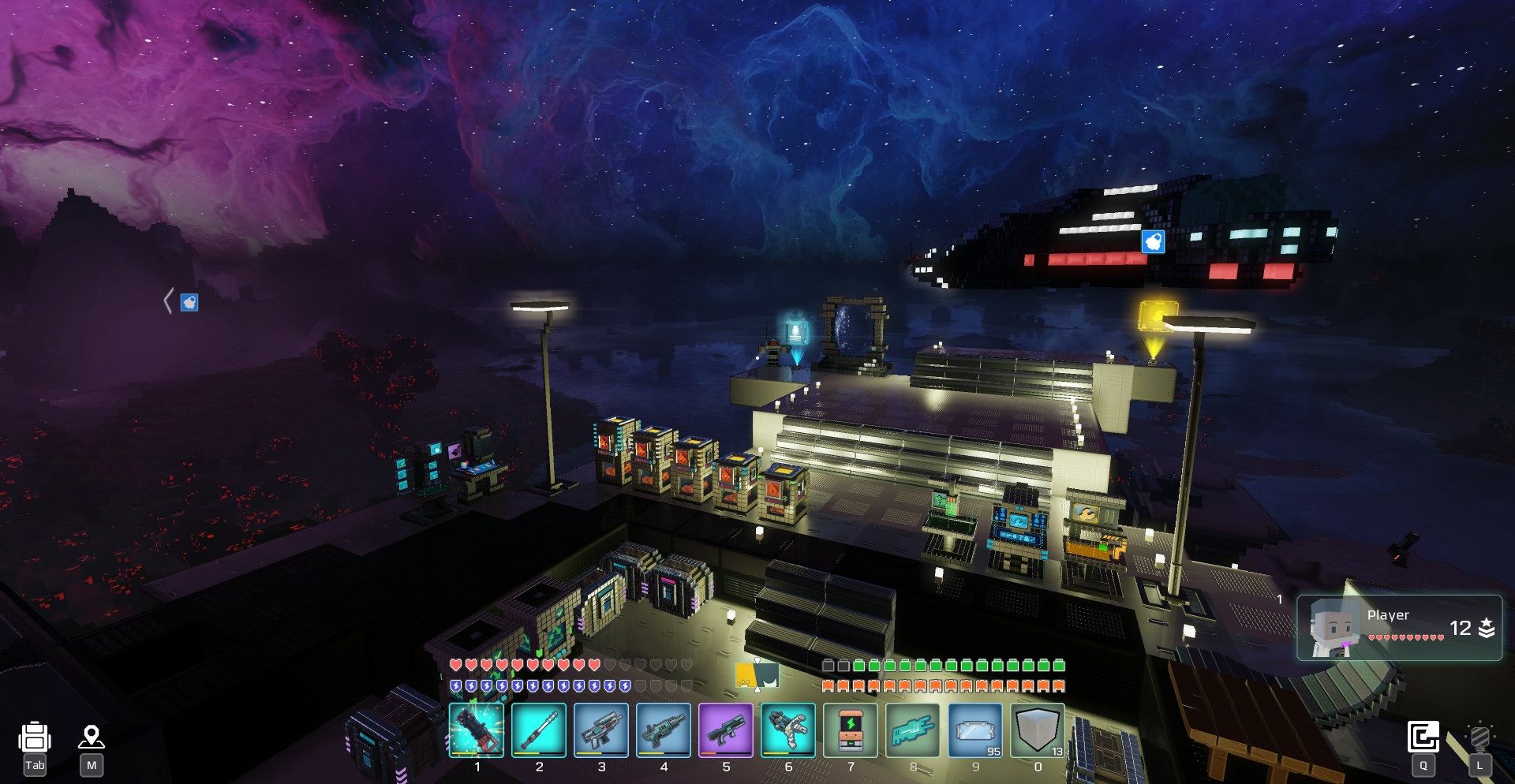The height and width of the screenshot is (784, 1515).
Task: Open the backpack inventory icon
Action: [35, 738]
